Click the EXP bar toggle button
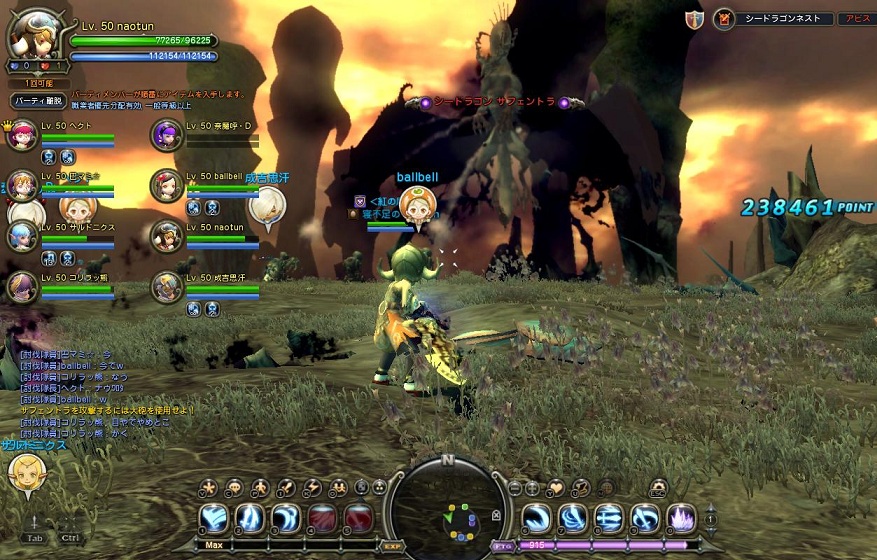 tap(393, 546)
